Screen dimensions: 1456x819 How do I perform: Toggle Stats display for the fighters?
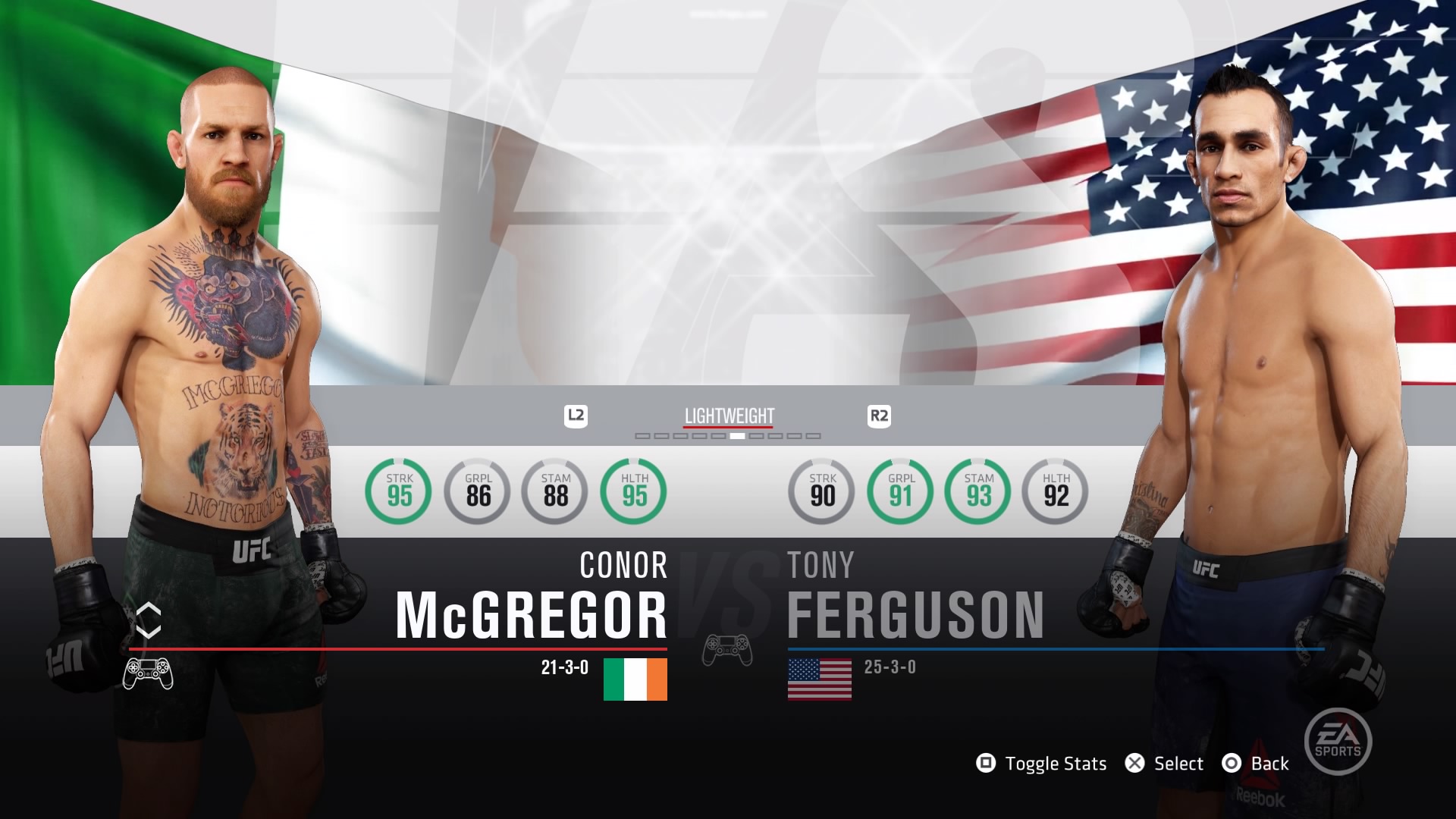pos(1042,764)
